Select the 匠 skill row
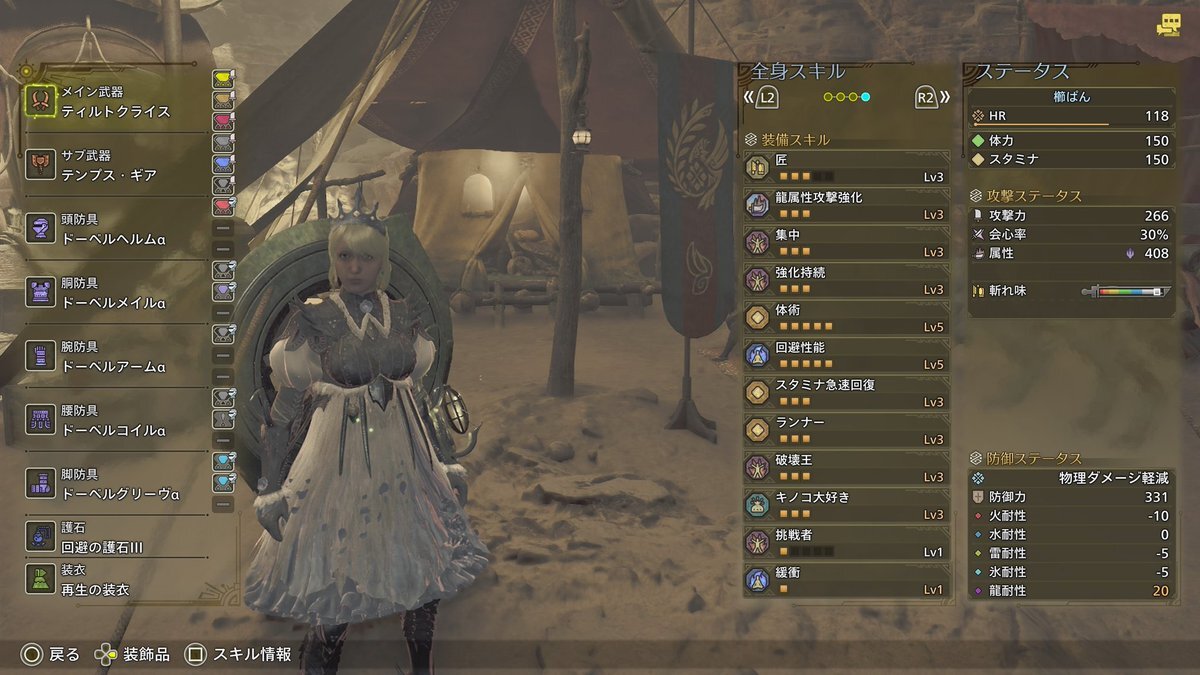The width and height of the screenshot is (1200, 675). 846,168
